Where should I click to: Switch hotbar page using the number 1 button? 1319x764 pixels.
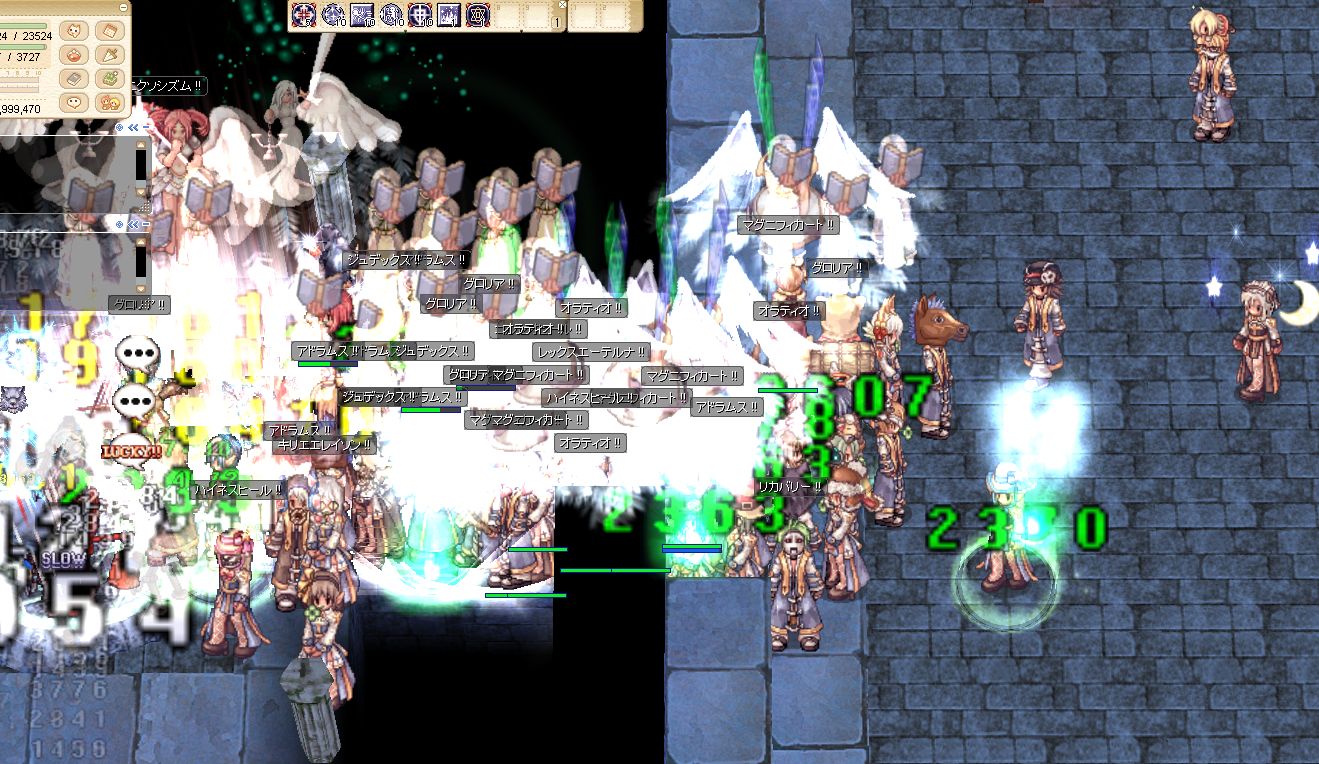[x=557, y=21]
